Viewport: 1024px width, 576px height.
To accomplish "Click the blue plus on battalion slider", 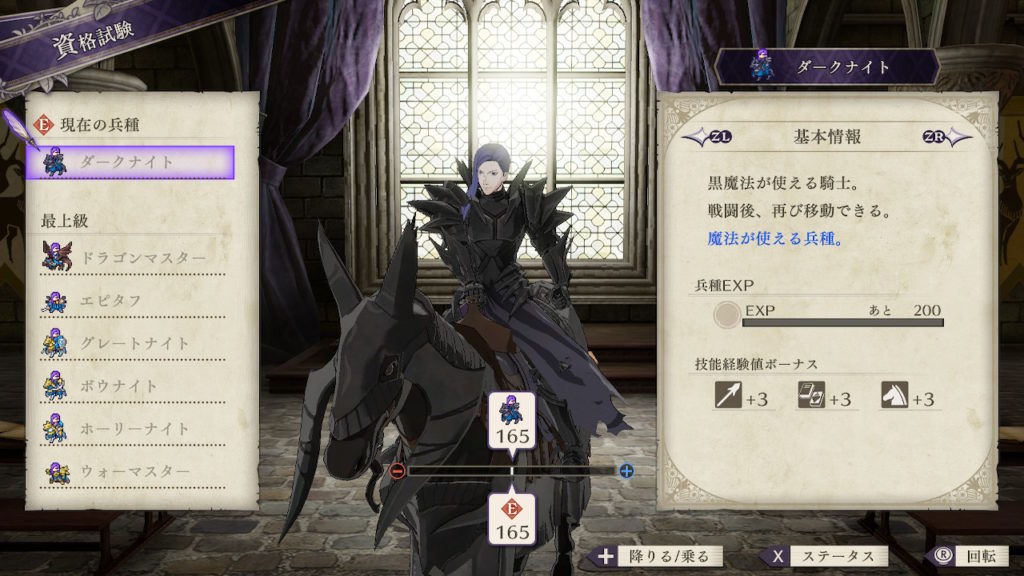I will click(x=626, y=470).
